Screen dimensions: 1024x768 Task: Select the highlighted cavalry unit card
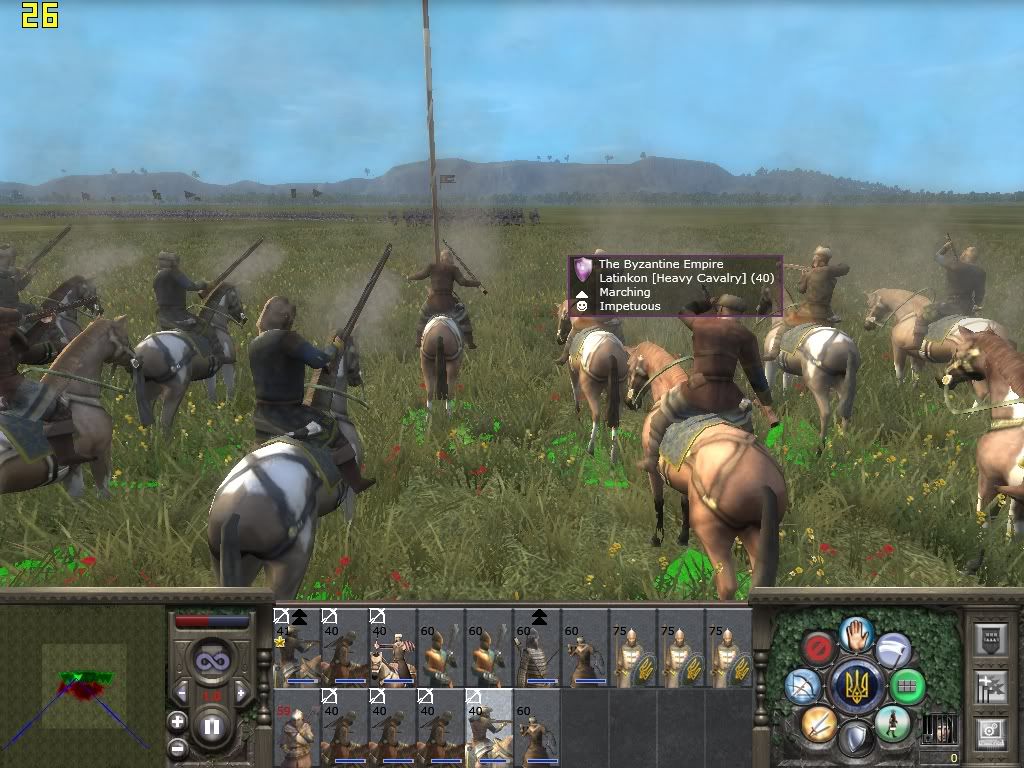488,727
